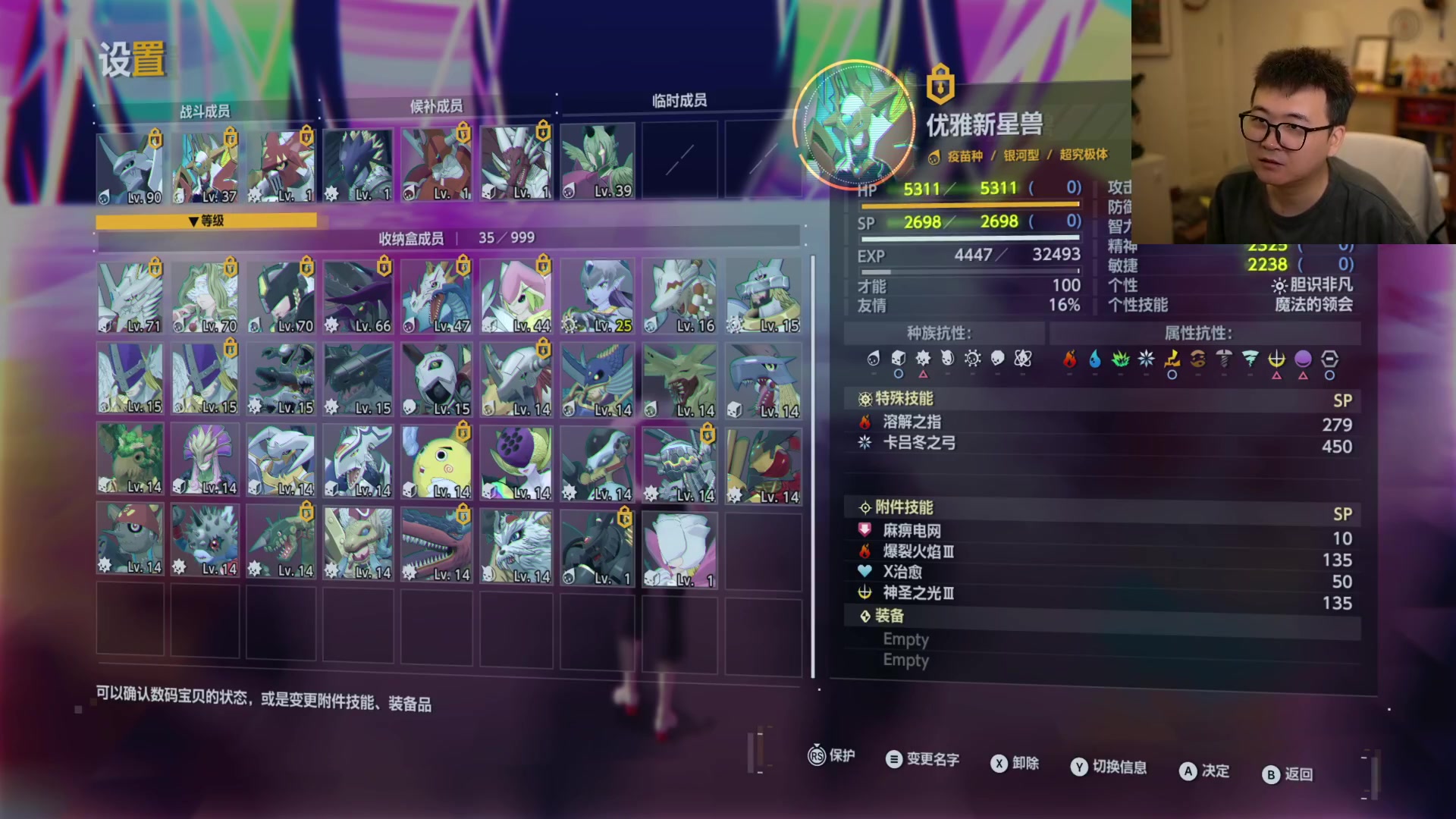
Task: Select the 溶解之指 special skill row
Action: pos(1103,423)
